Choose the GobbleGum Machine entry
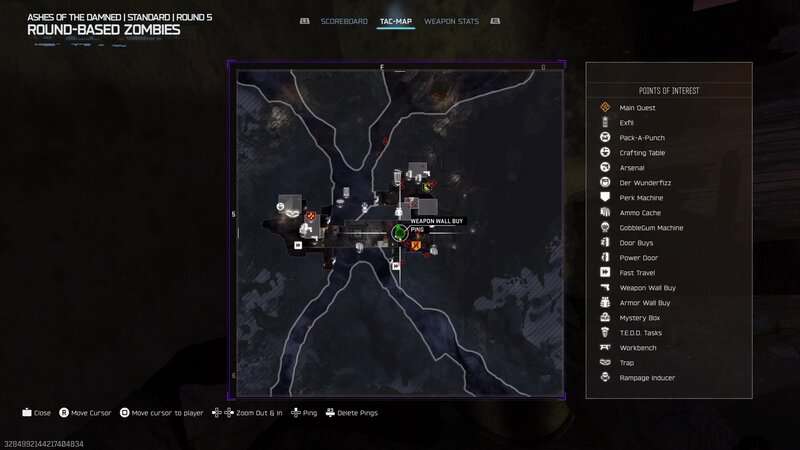The height and width of the screenshot is (450, 800). pyautogui.click(x=651, y=227)
